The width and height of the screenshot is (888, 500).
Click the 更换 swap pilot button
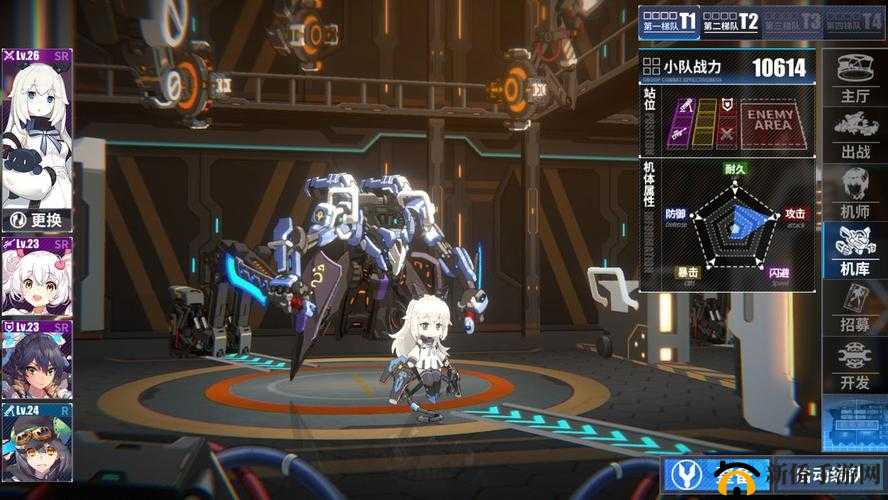coord(37,220)
